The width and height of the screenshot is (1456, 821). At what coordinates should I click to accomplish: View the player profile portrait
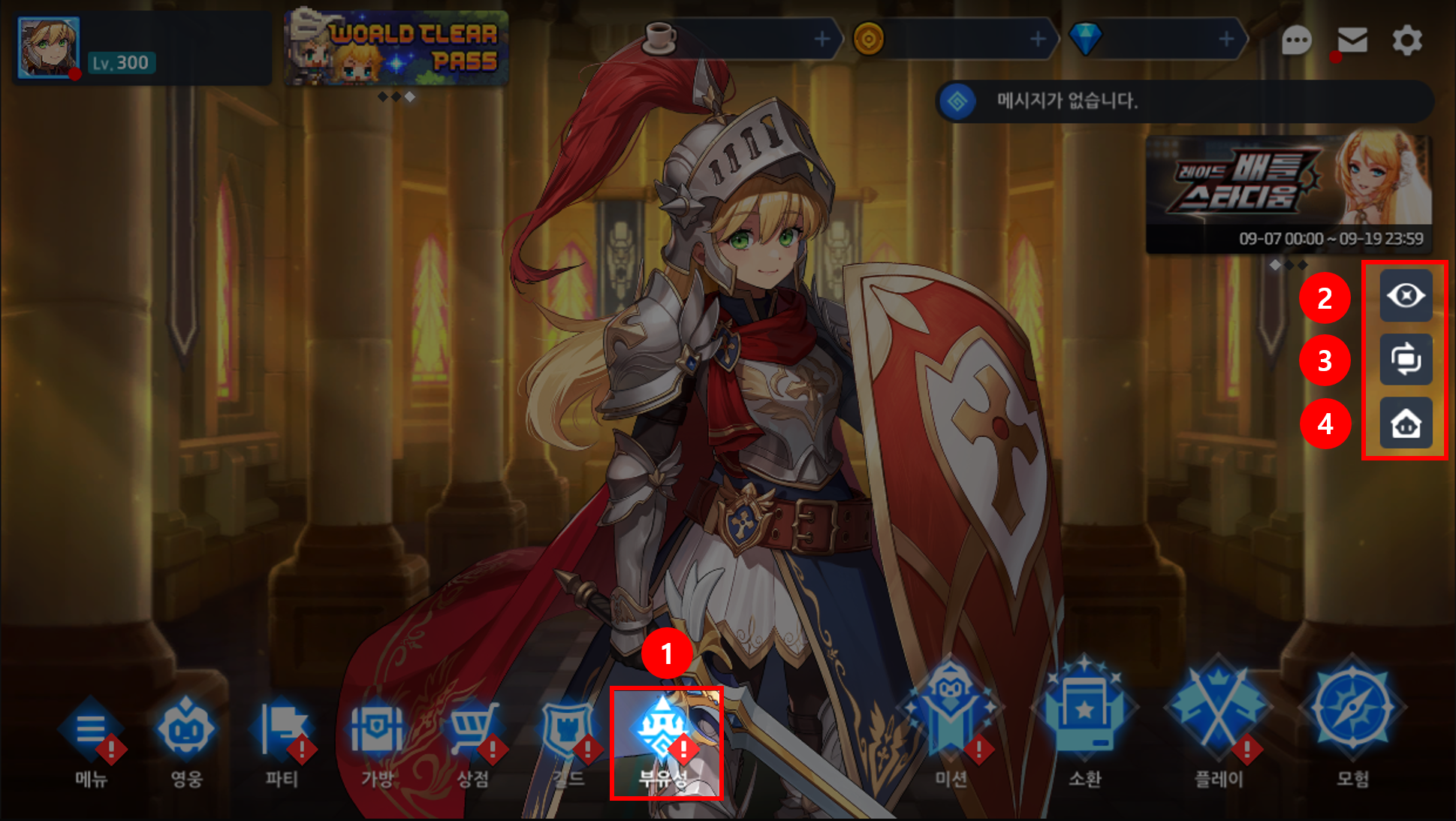(x=48, y=47)
